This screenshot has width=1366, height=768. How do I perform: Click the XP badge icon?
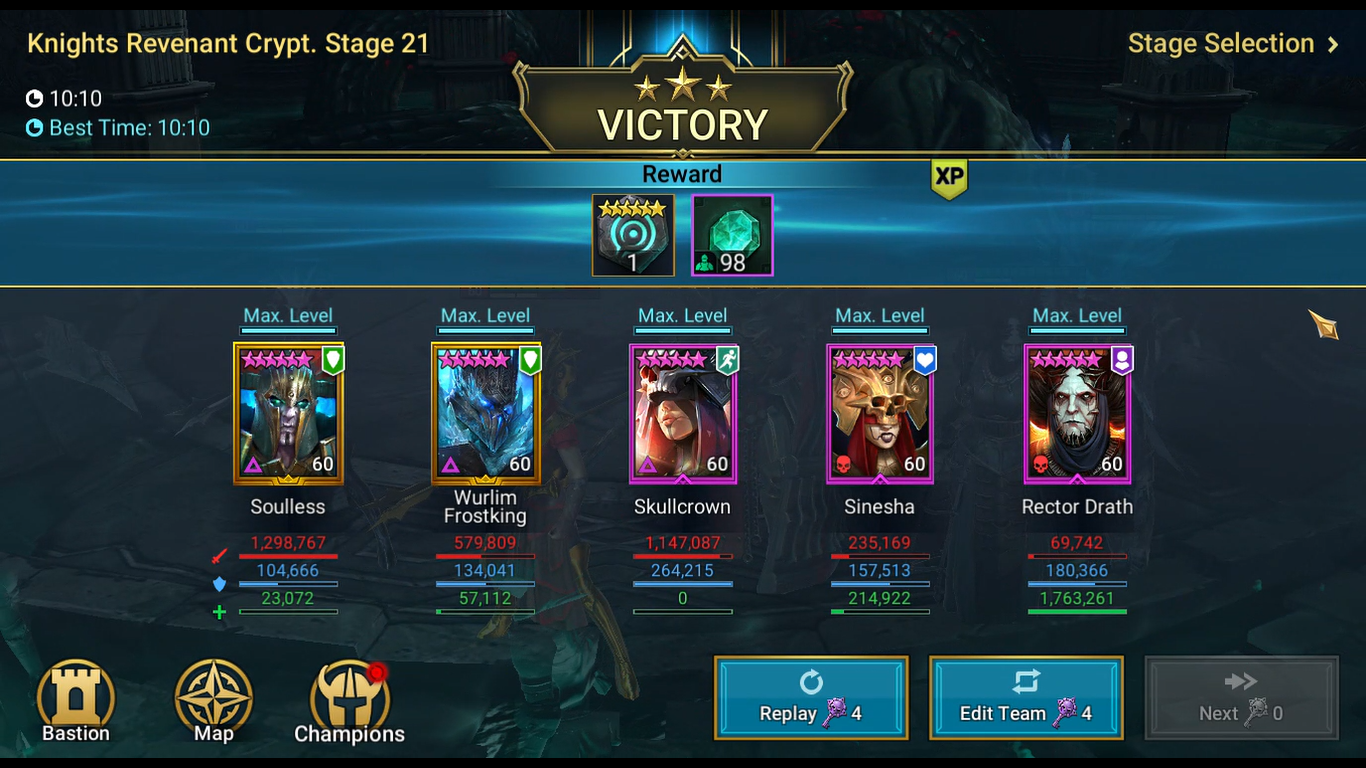[948, 177]
